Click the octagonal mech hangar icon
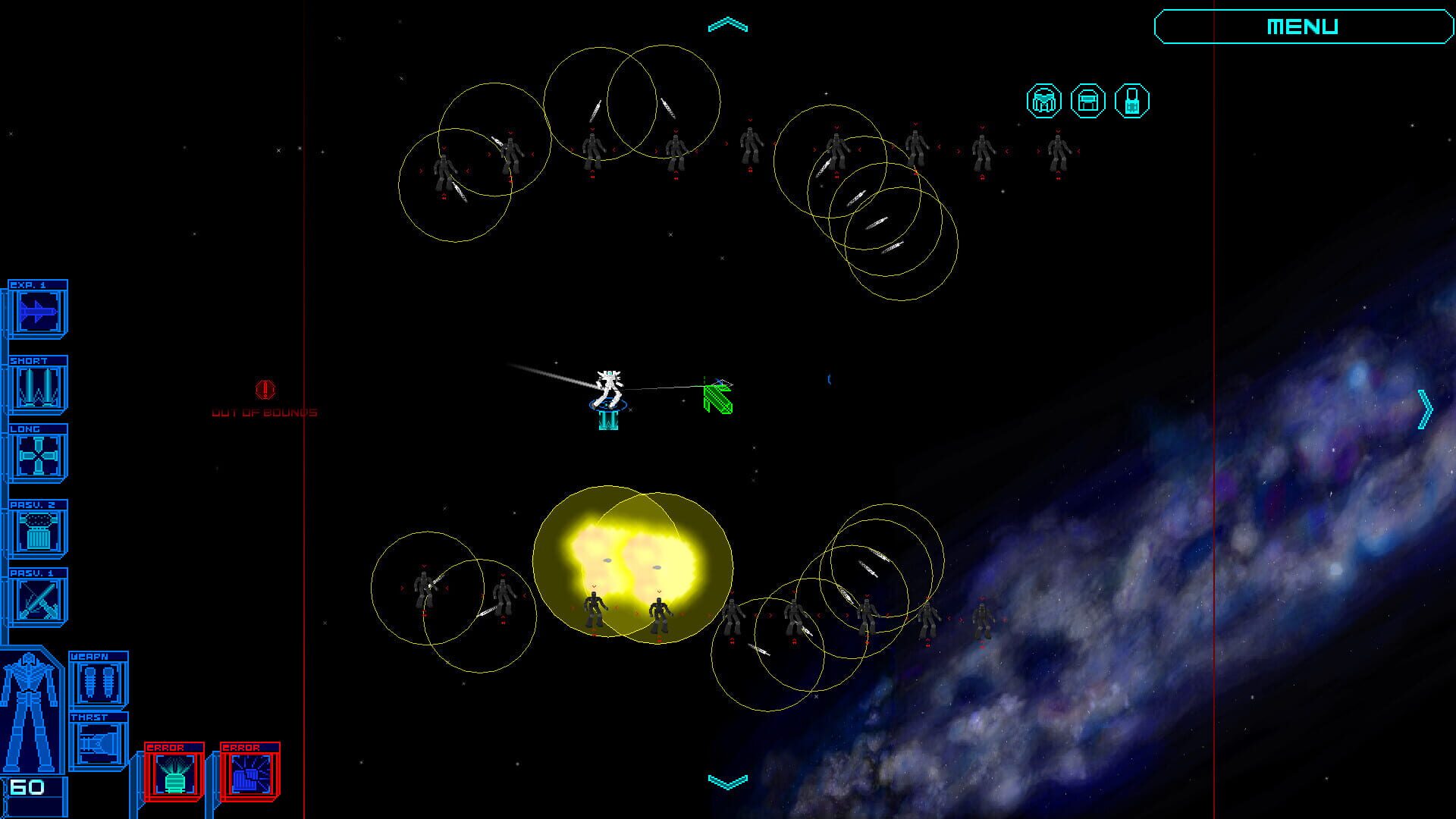This screenshot has height=819, width=1456. tap(1043, 101)
